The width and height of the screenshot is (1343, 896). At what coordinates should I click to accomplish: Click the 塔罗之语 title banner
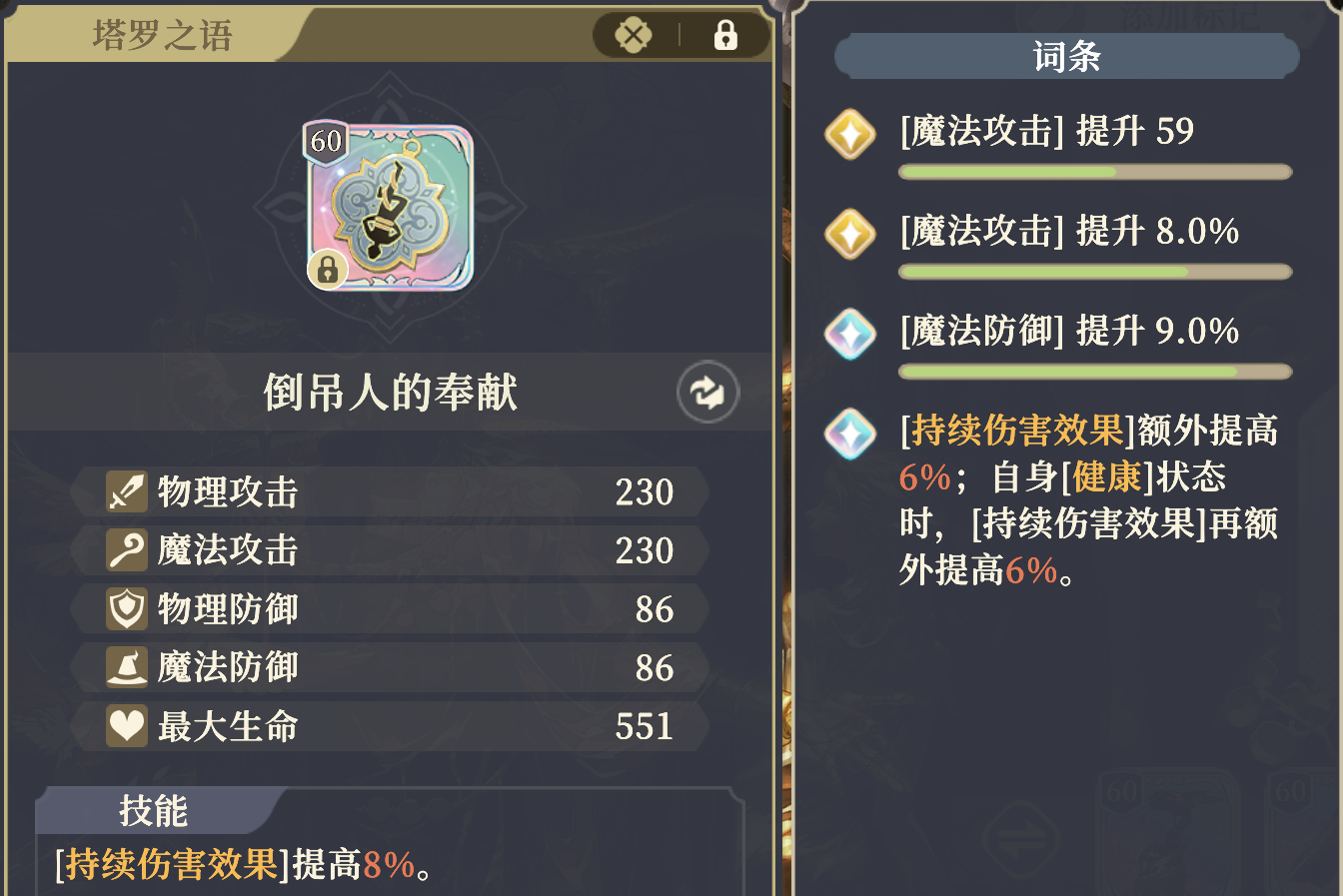click(160, 35)
